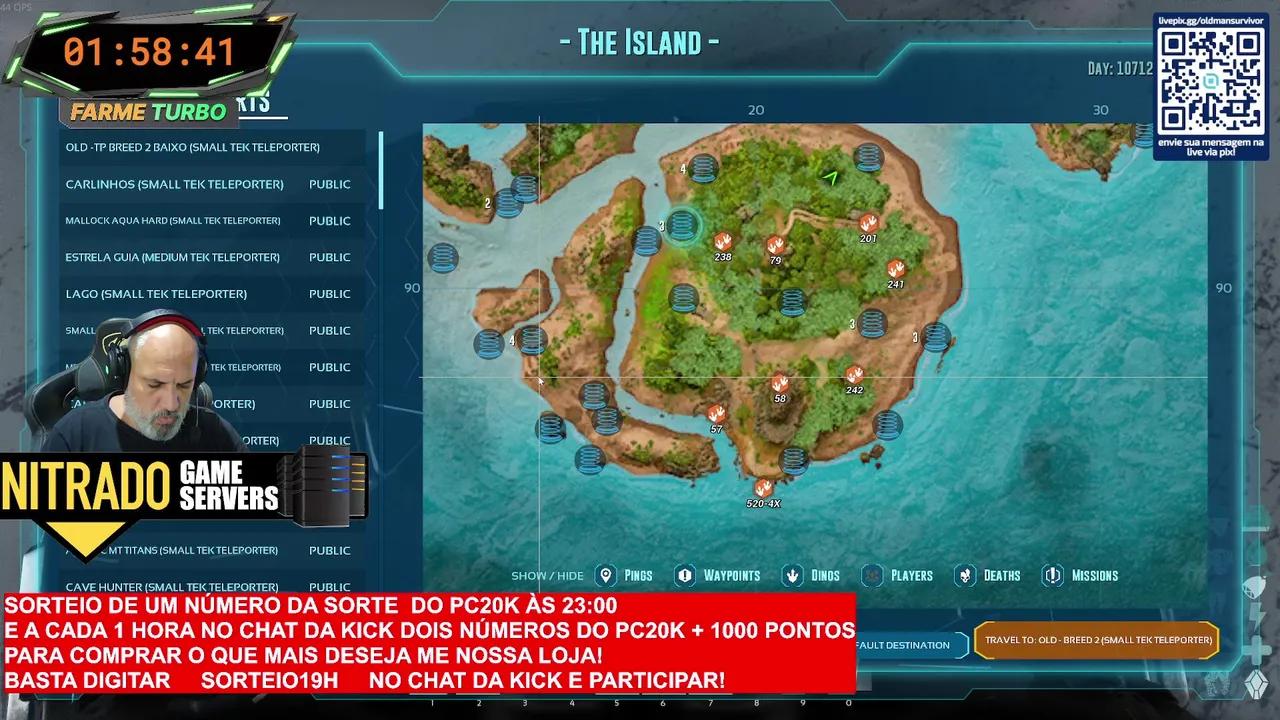Hide death markers using the Deaths toggle
1280x720 pixels.
coord(965,575)
